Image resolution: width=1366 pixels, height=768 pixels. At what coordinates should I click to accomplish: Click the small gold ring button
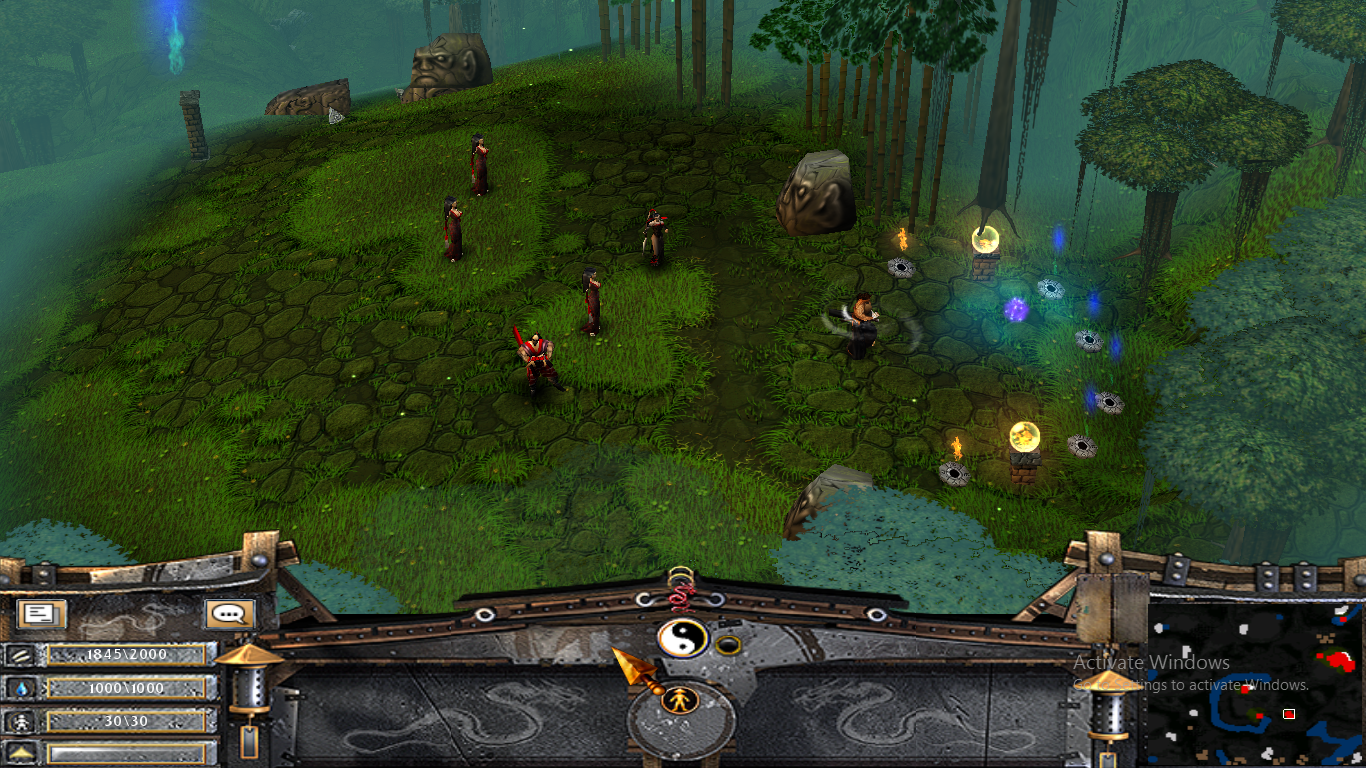click(x=729, y=645)
